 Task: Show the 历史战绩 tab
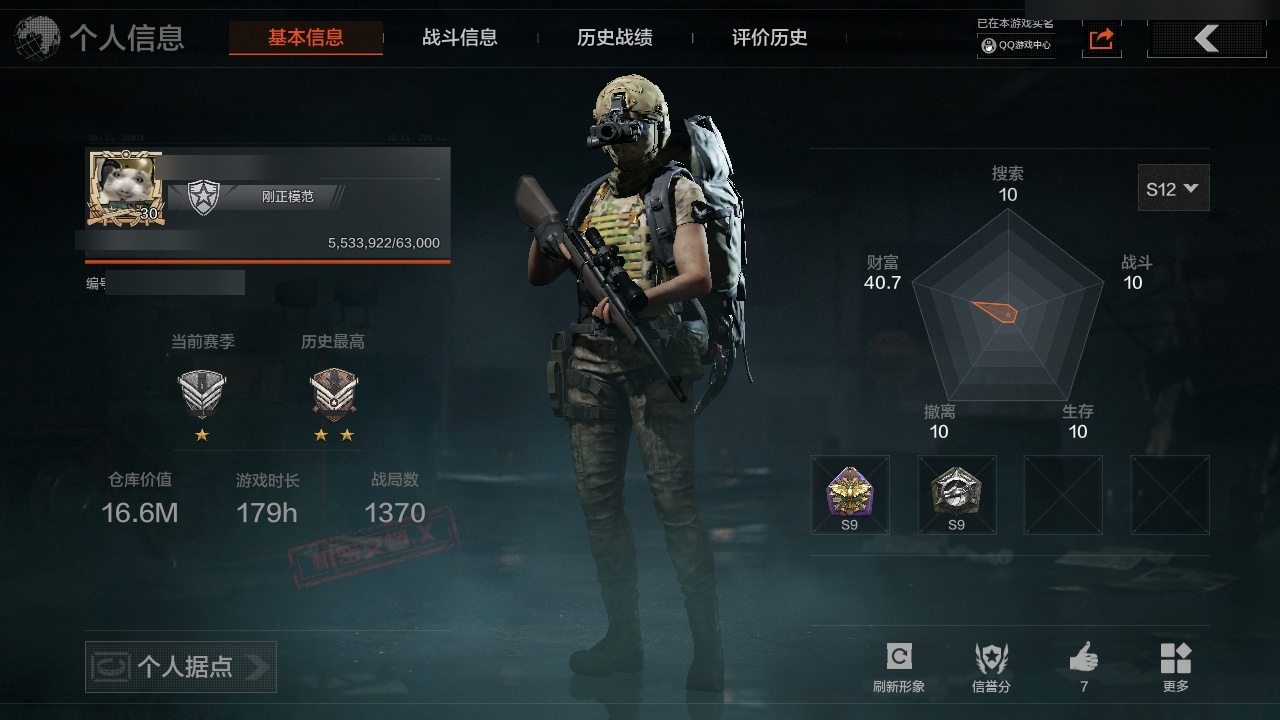615,38
